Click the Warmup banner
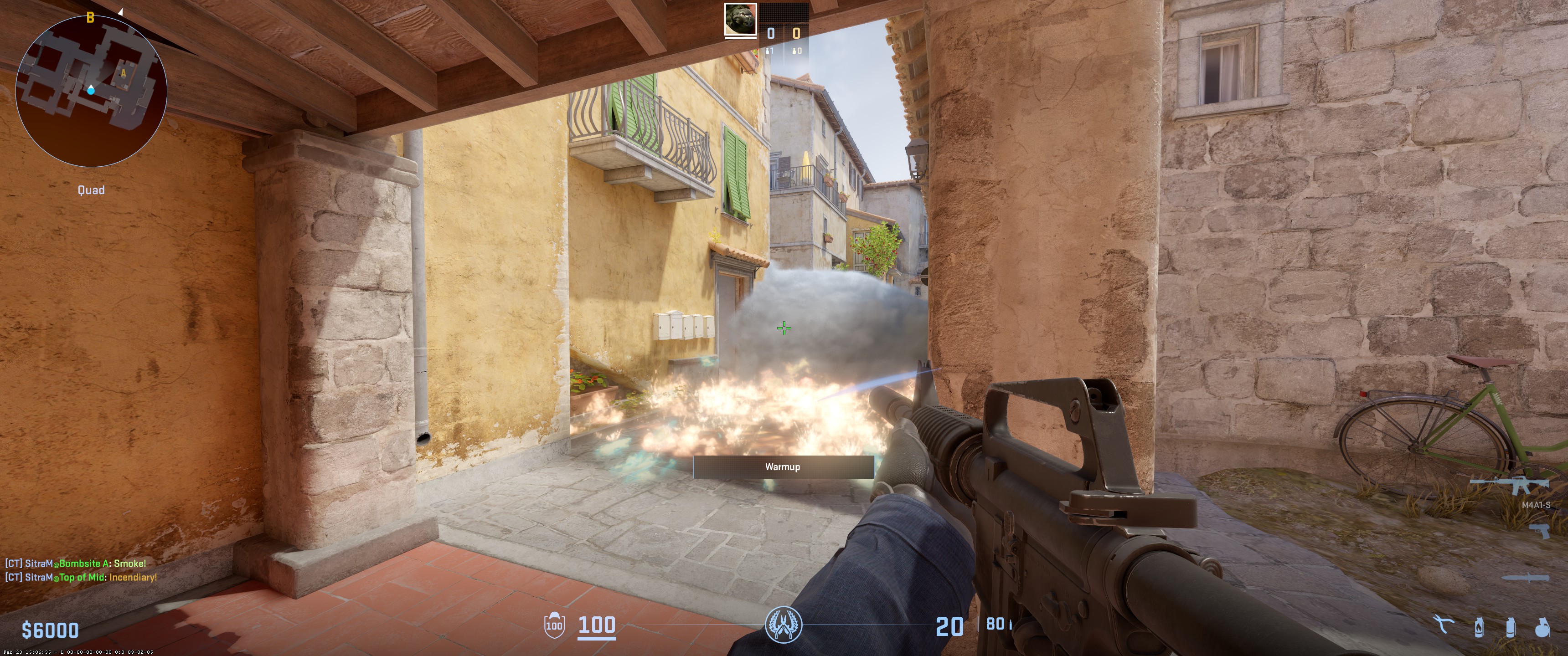The height and width of the screenshot is (656, 1568). 784,467
